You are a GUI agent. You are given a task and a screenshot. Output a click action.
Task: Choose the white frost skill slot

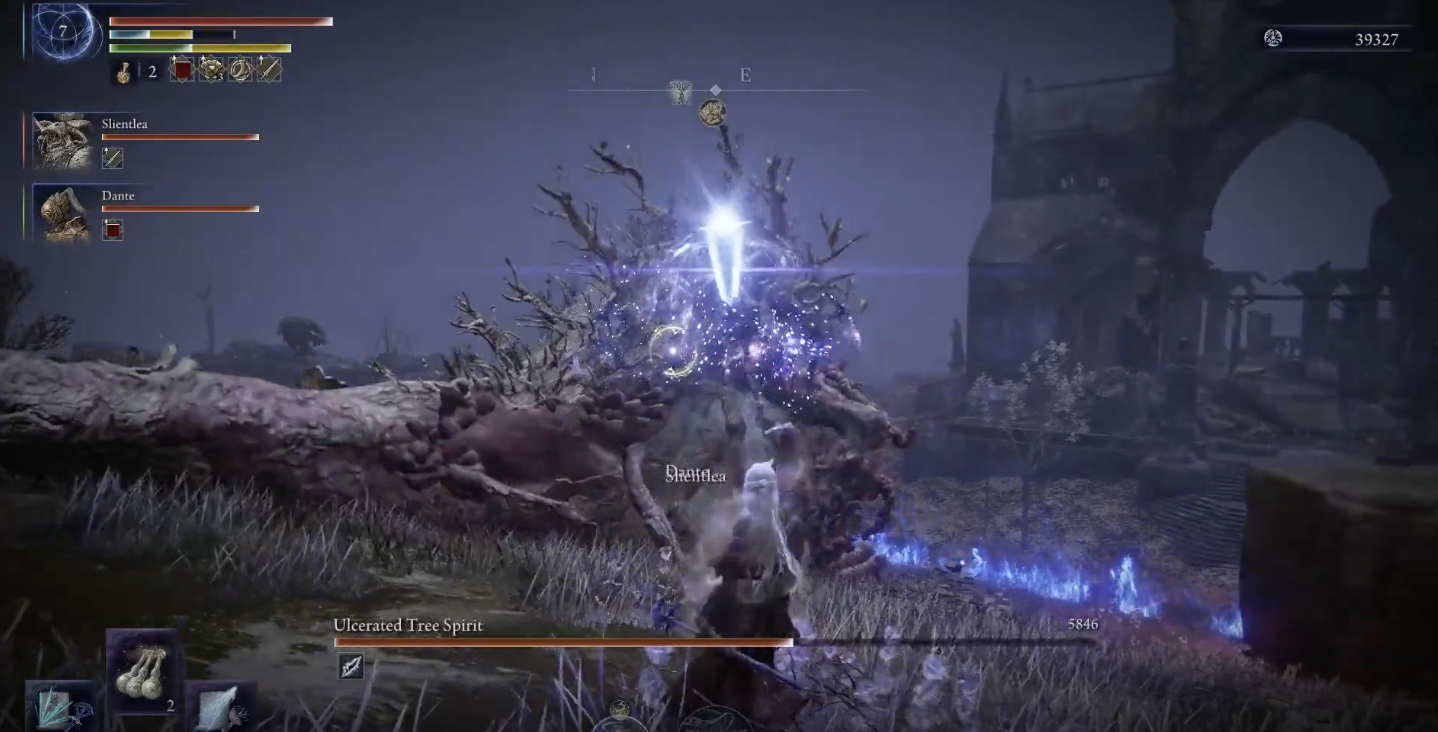click(219, 708)
